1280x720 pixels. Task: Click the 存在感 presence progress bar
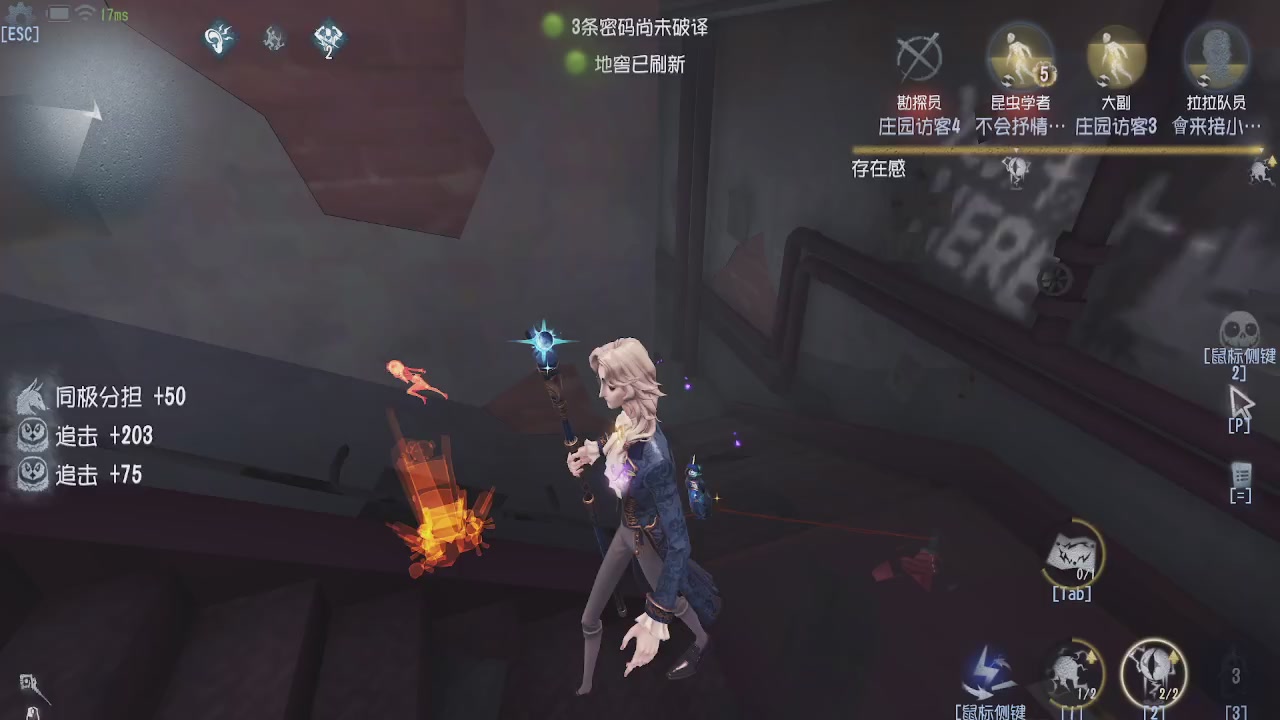[x=1060, y=152]
